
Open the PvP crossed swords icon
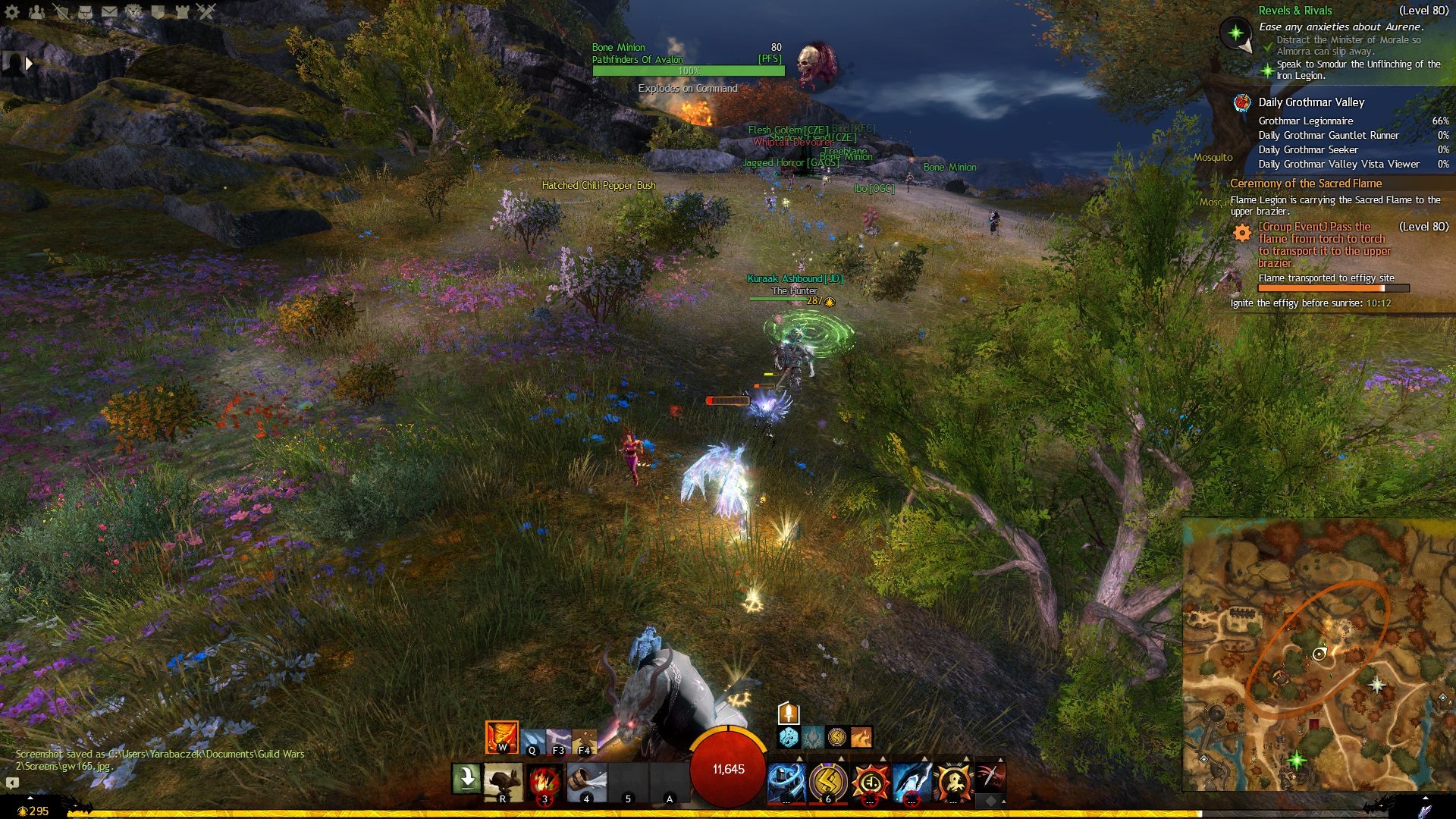click(x=206, y=11)
